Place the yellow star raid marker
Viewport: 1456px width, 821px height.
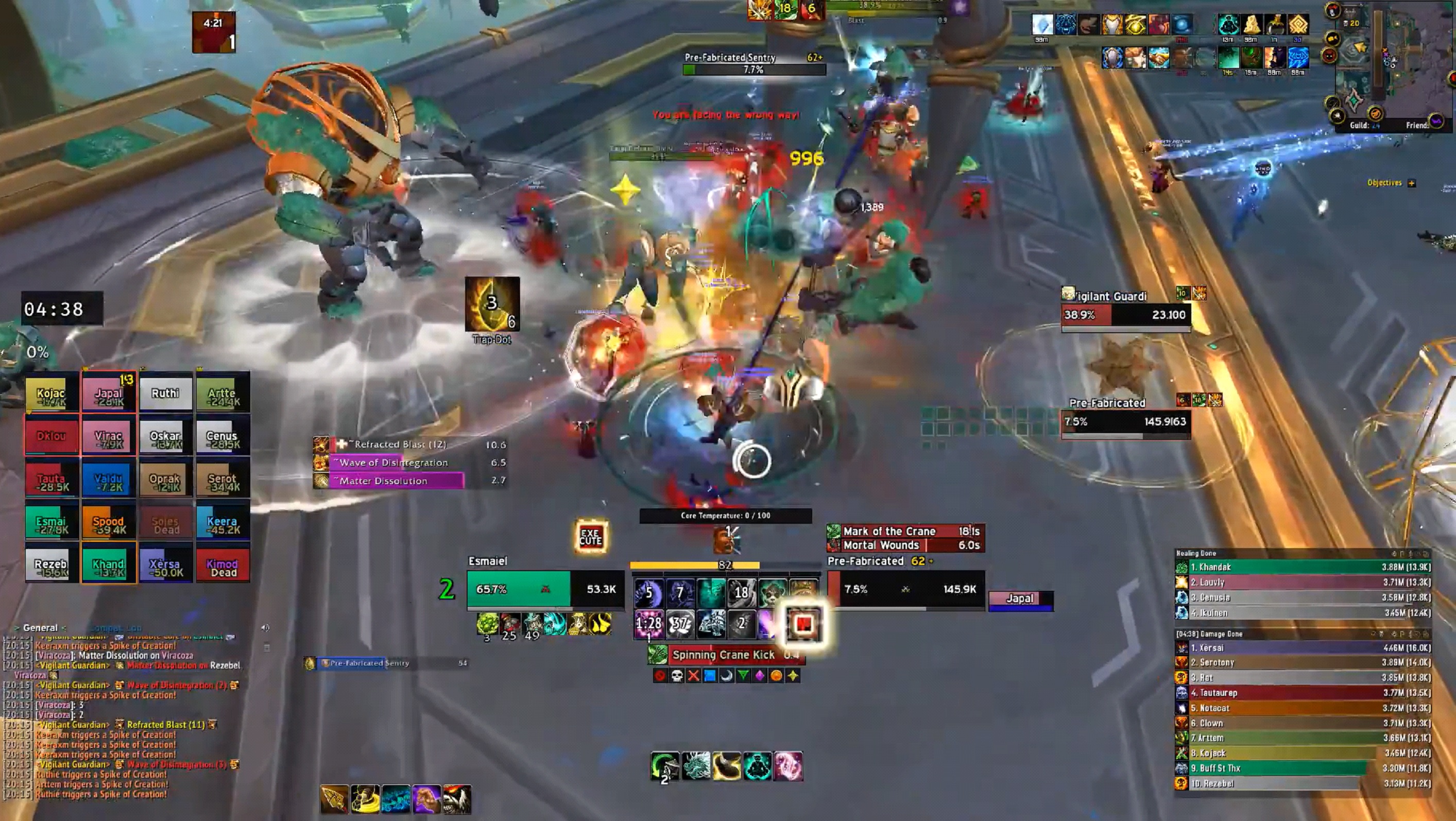(793, 676)
